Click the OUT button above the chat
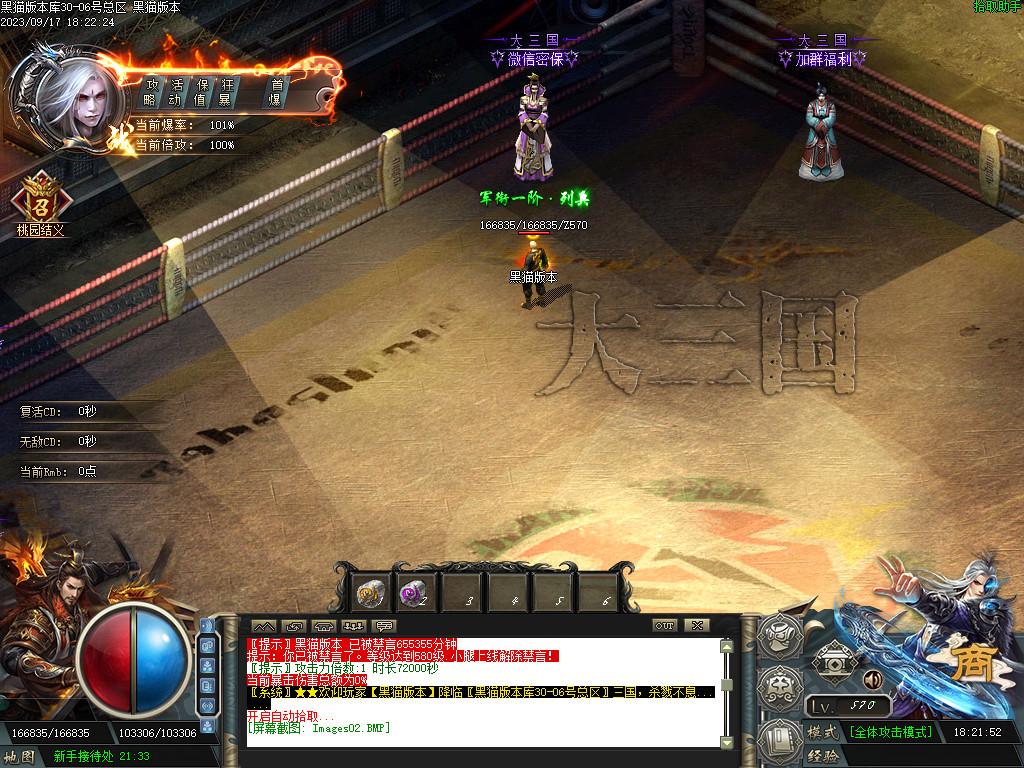 (x=665, y=626)
